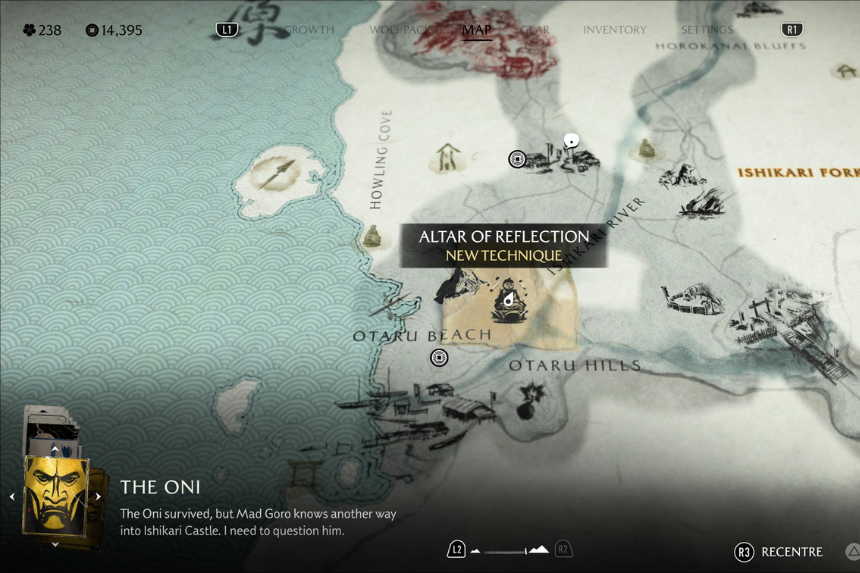This screenshot has width=860, height=573.
Task: Show the next quest card with right arrow
Action: (x=98, y=496)
